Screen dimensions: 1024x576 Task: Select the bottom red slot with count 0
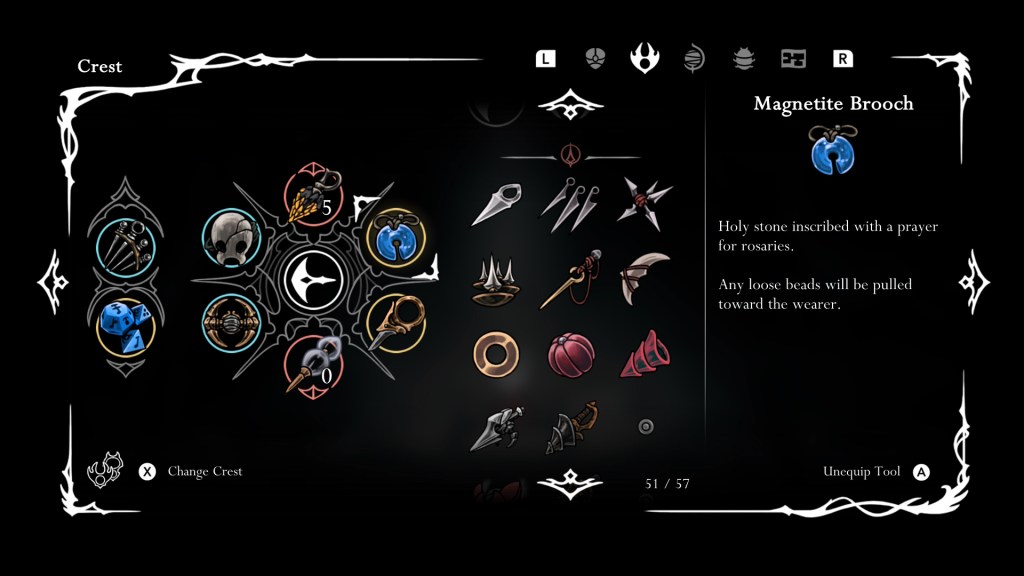coord(314,366)
